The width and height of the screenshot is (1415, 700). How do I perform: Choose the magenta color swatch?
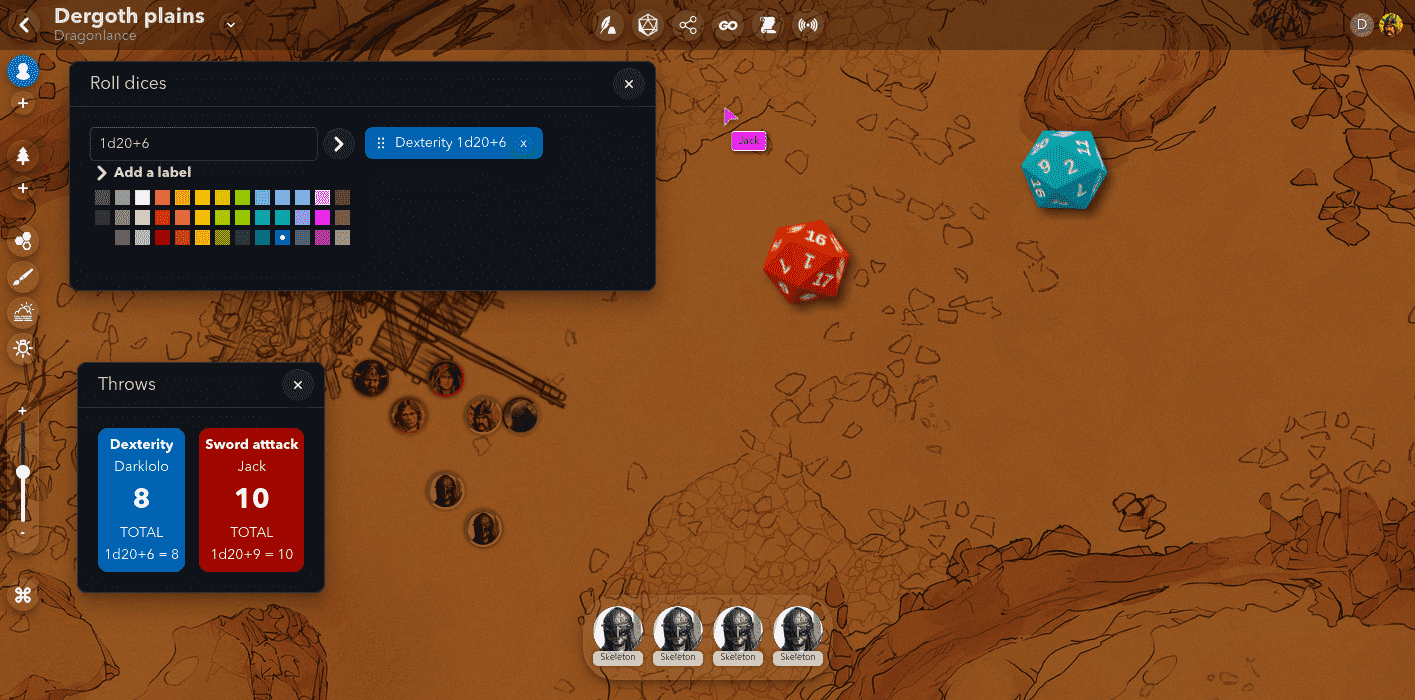coord(322,217)
